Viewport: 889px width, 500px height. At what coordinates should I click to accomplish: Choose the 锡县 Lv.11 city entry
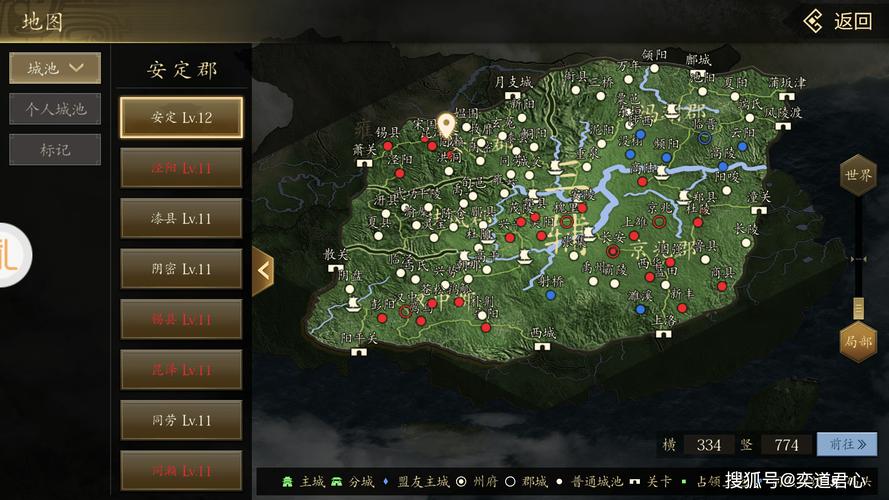point(181,319)
